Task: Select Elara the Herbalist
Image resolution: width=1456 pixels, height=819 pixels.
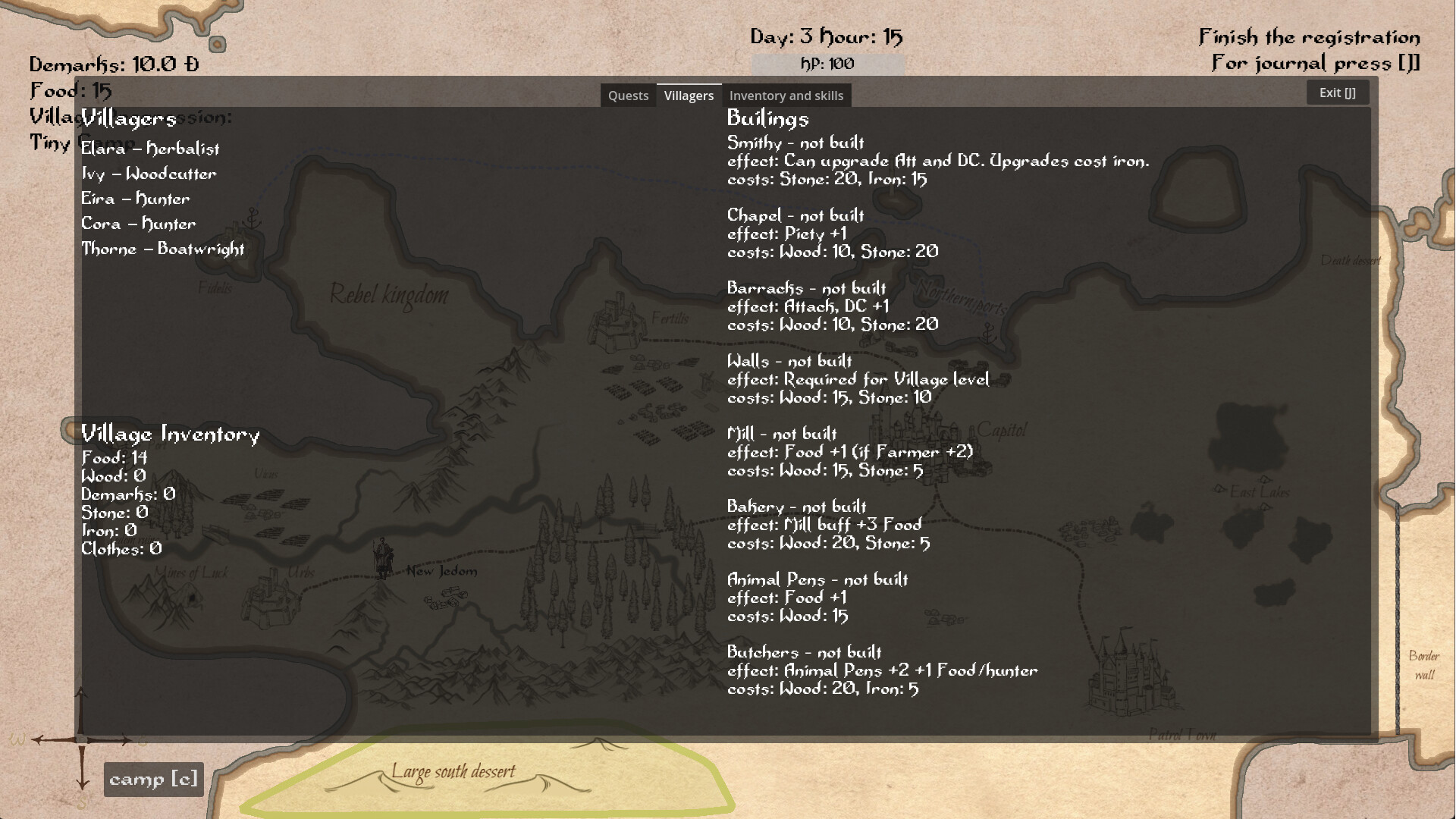Action: (150, 149)
